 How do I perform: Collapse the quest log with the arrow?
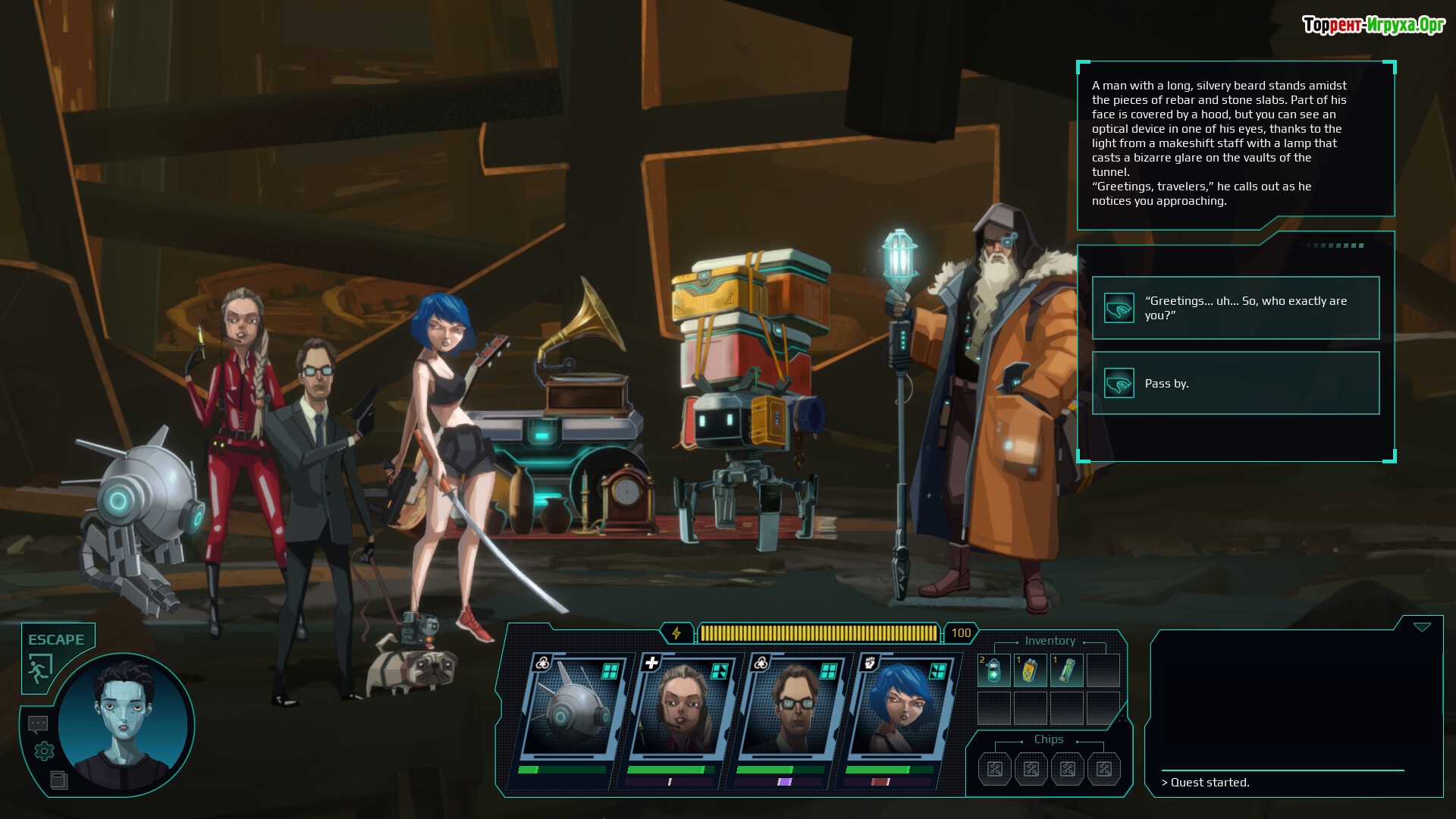click(x=1422, y=627)
